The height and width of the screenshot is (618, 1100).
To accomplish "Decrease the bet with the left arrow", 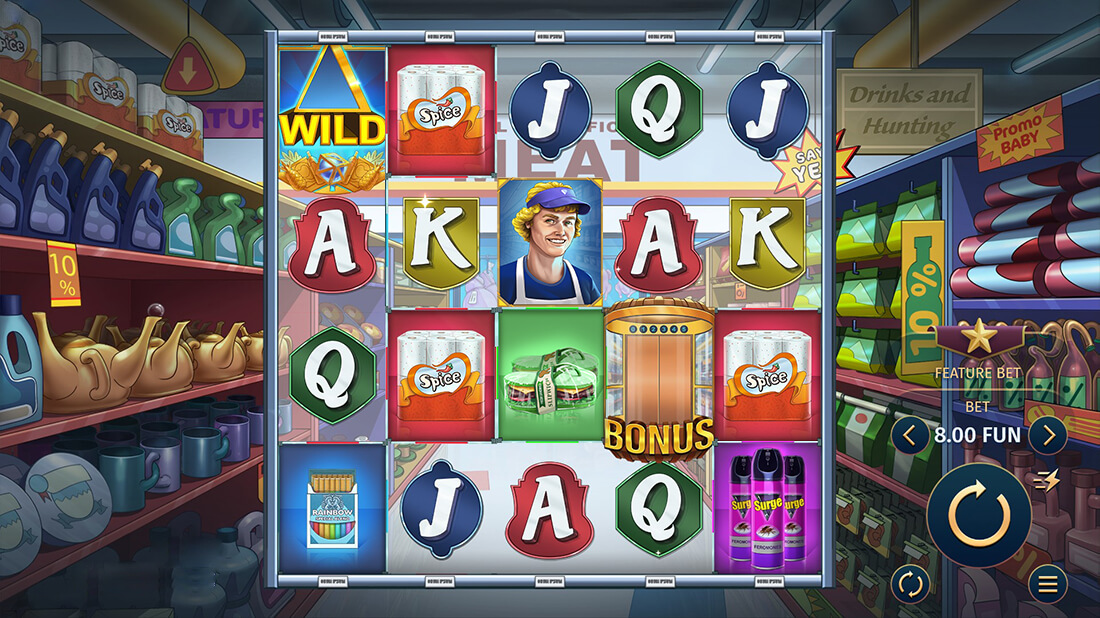I will 910,435.
